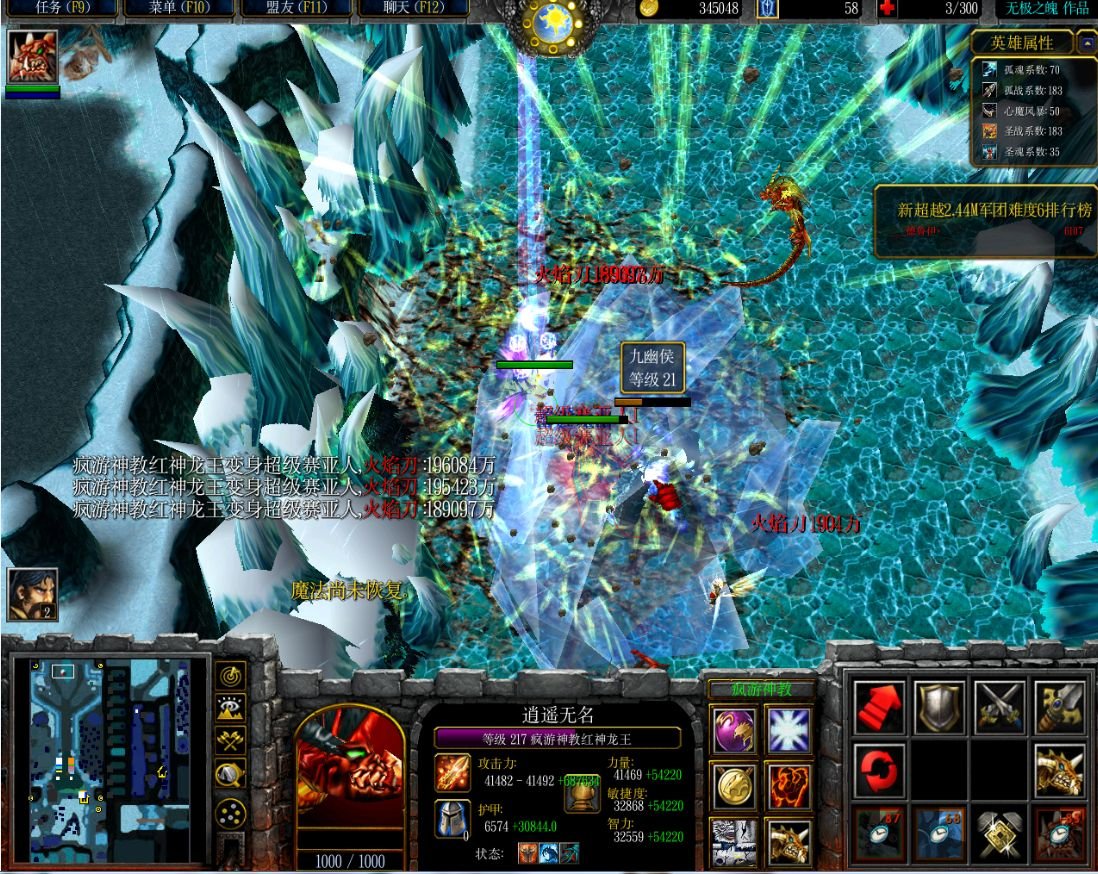1098x874 pixels.
Task: Select the bearded hero portrait icon
Action: [32, 595]
